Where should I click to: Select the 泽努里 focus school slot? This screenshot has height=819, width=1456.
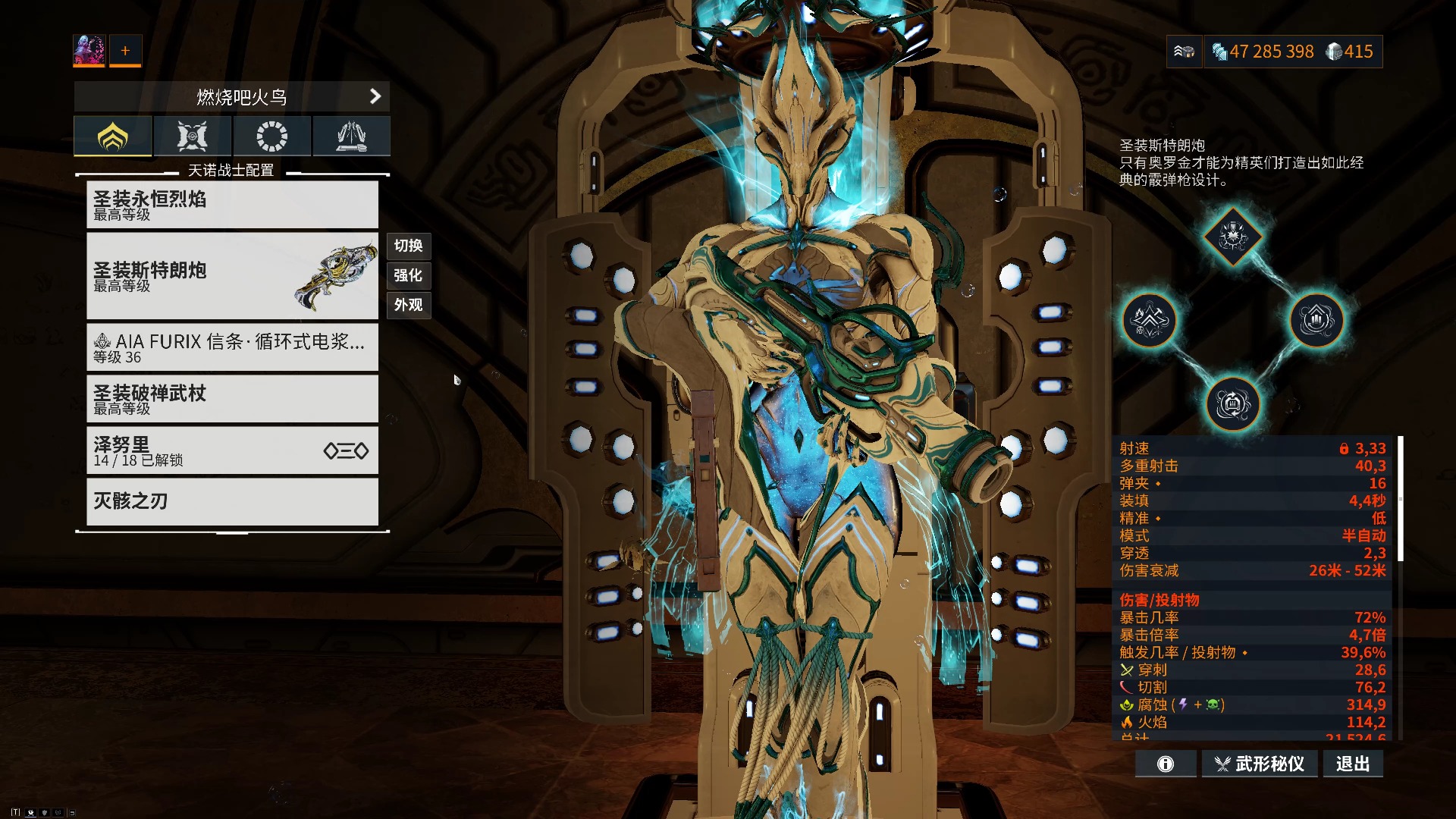pos(232,450)
